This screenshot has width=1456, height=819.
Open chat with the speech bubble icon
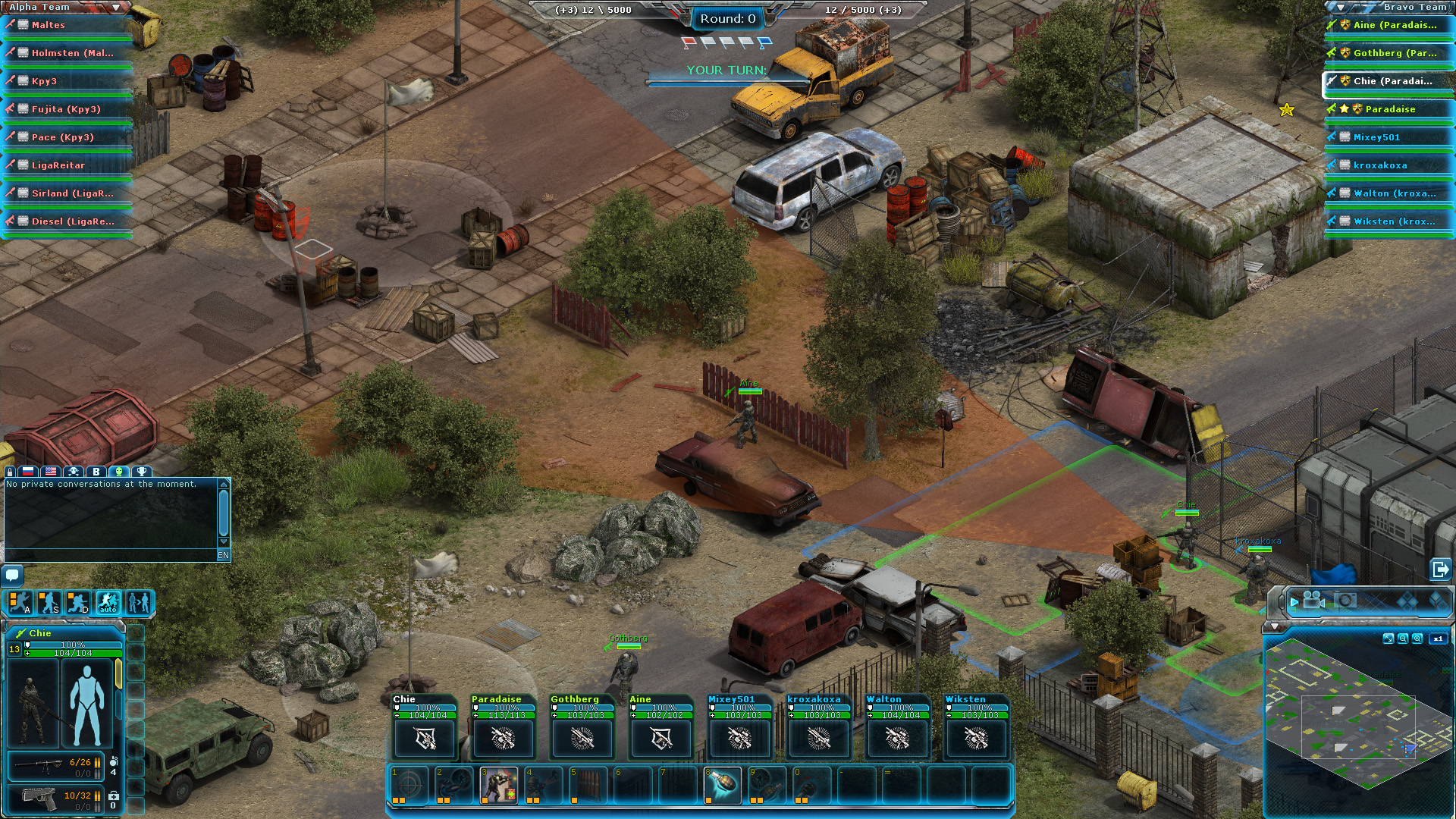click(11, 576)
